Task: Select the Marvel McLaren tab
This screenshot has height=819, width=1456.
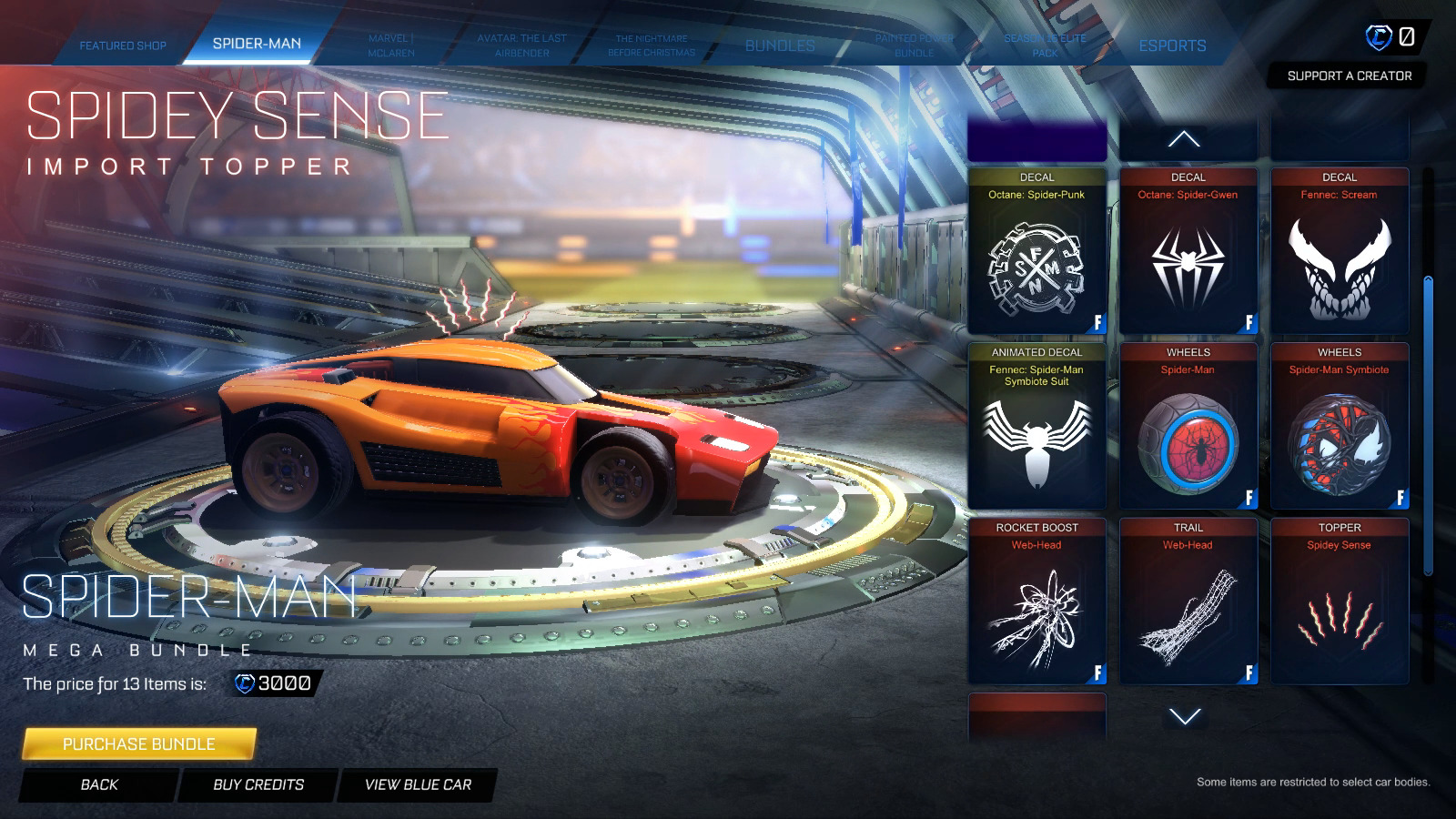Action: (x=391, y=45)
